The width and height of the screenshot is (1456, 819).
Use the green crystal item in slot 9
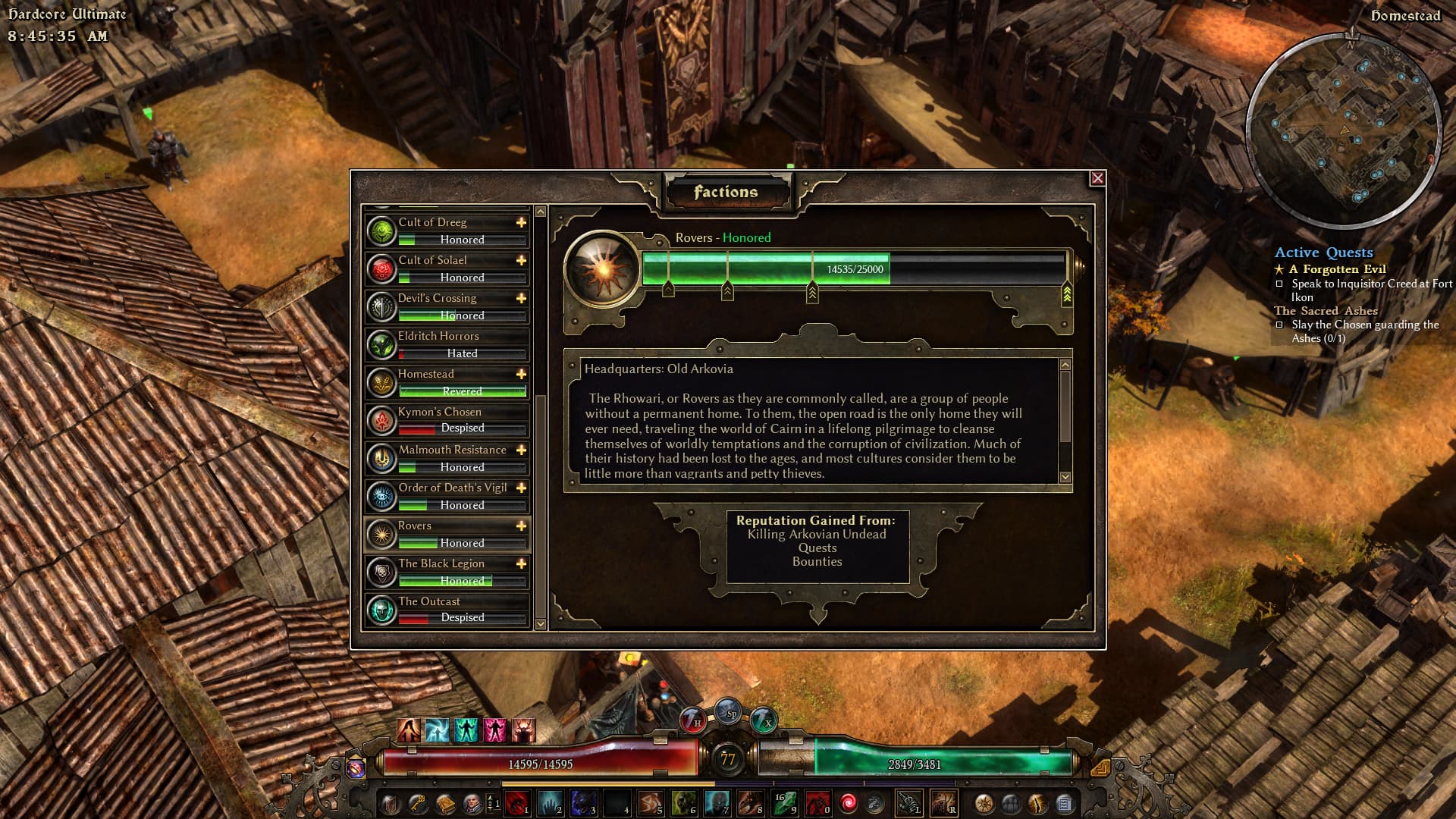(x=784, y=802)
